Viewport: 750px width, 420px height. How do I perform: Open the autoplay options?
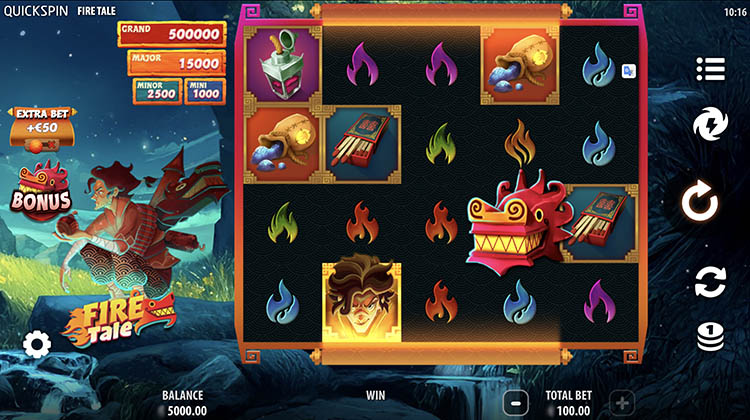pos(710,282)
